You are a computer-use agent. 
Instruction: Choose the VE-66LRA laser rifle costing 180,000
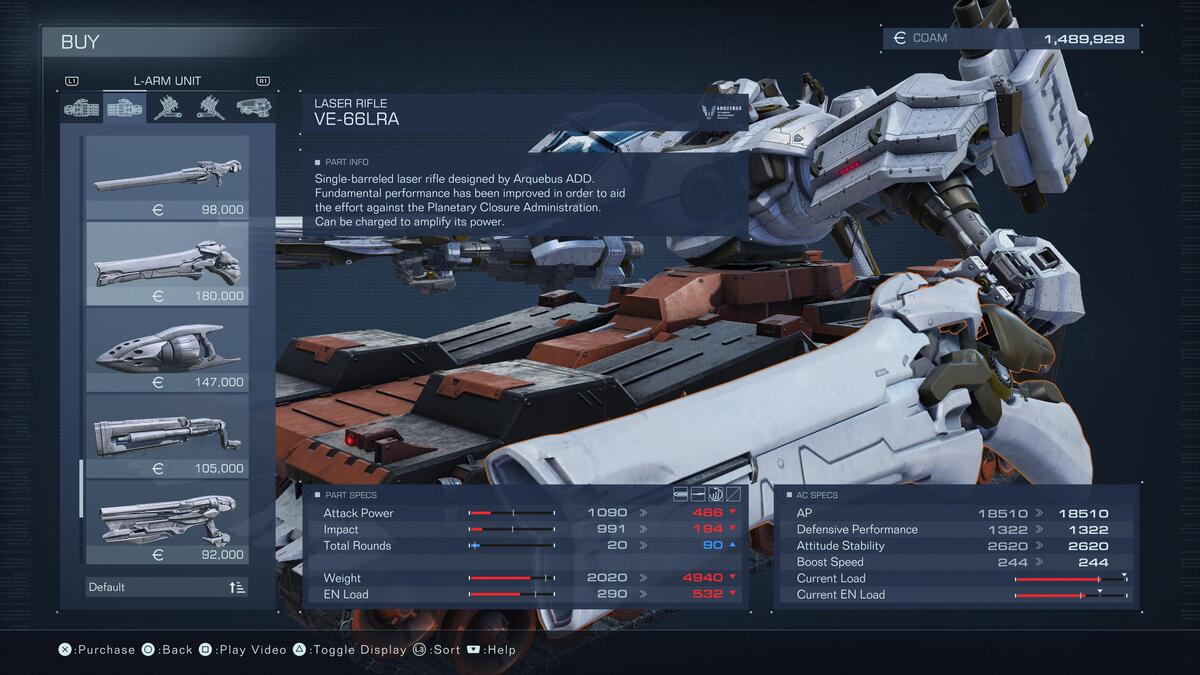coord(167,264)
